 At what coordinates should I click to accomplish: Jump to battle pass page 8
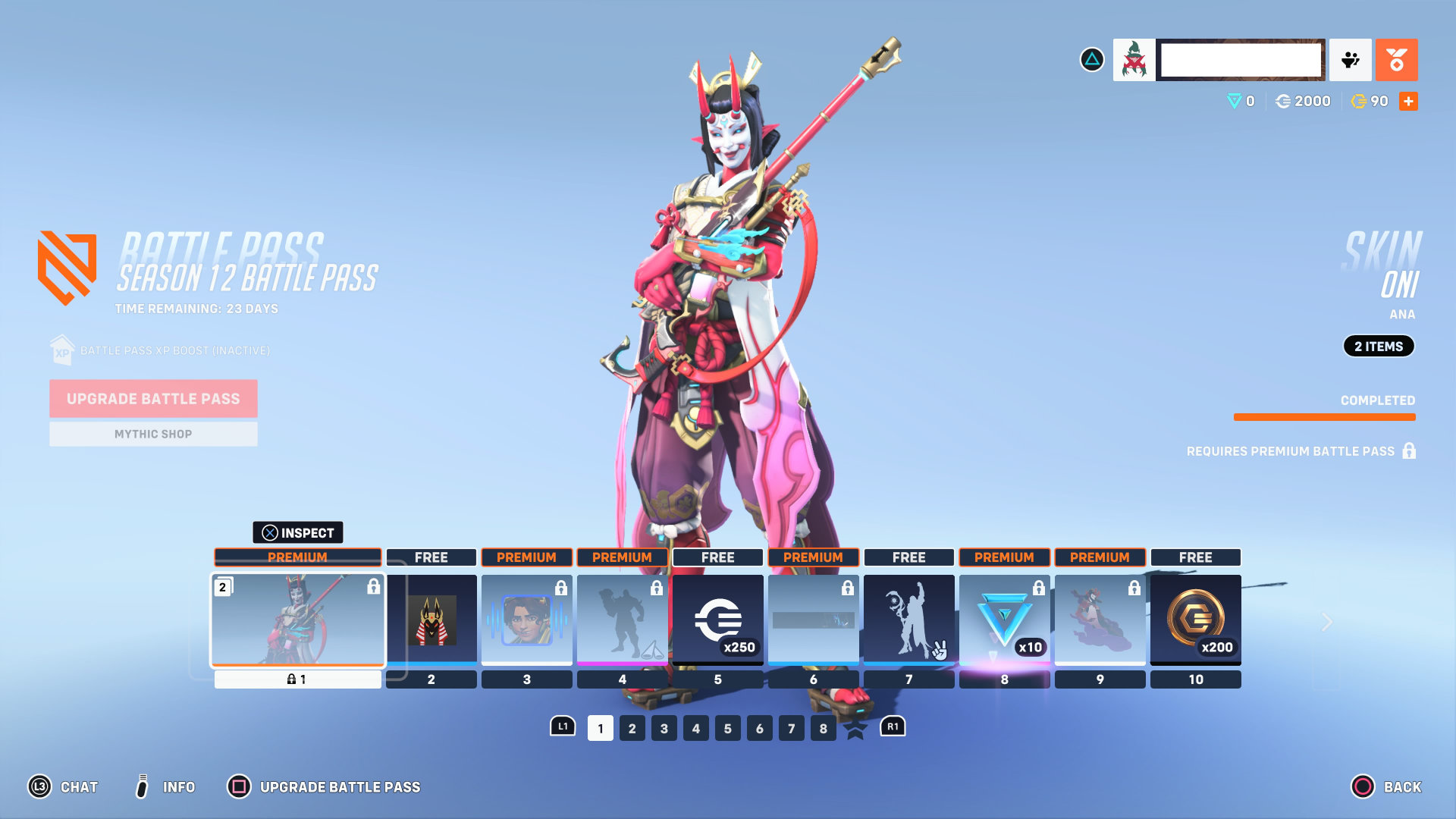point(824,729)
